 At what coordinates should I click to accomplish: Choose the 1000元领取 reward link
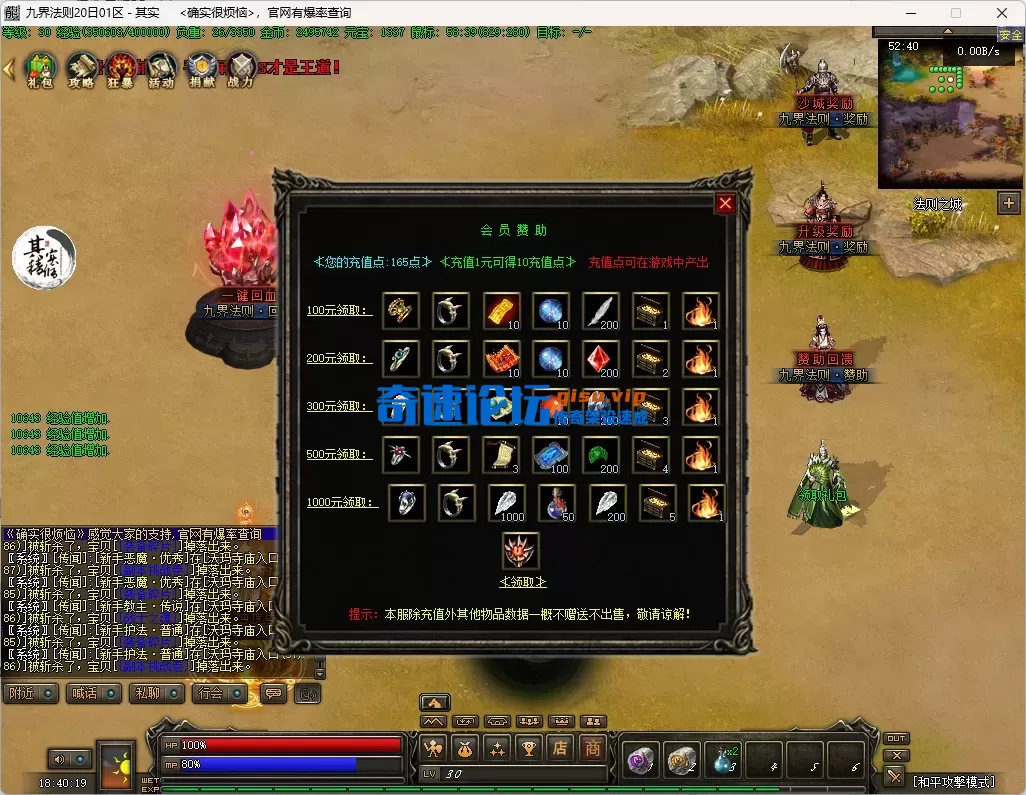point(343,502)
